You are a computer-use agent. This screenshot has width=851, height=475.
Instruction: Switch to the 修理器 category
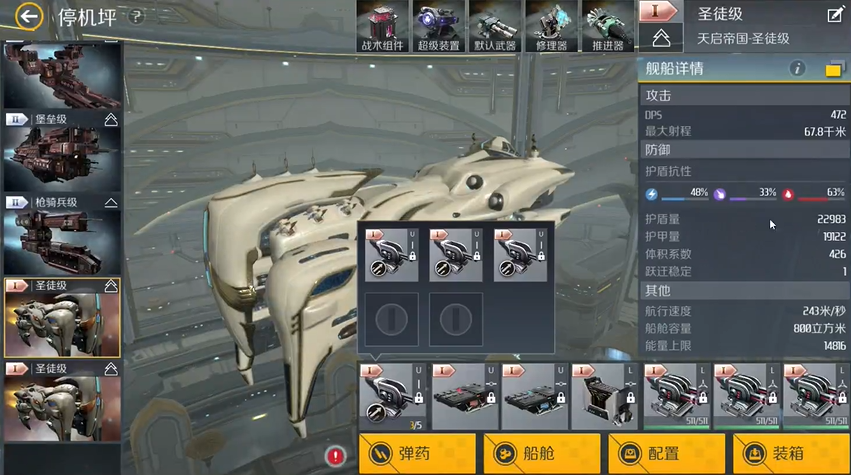[x=550, y=26]
